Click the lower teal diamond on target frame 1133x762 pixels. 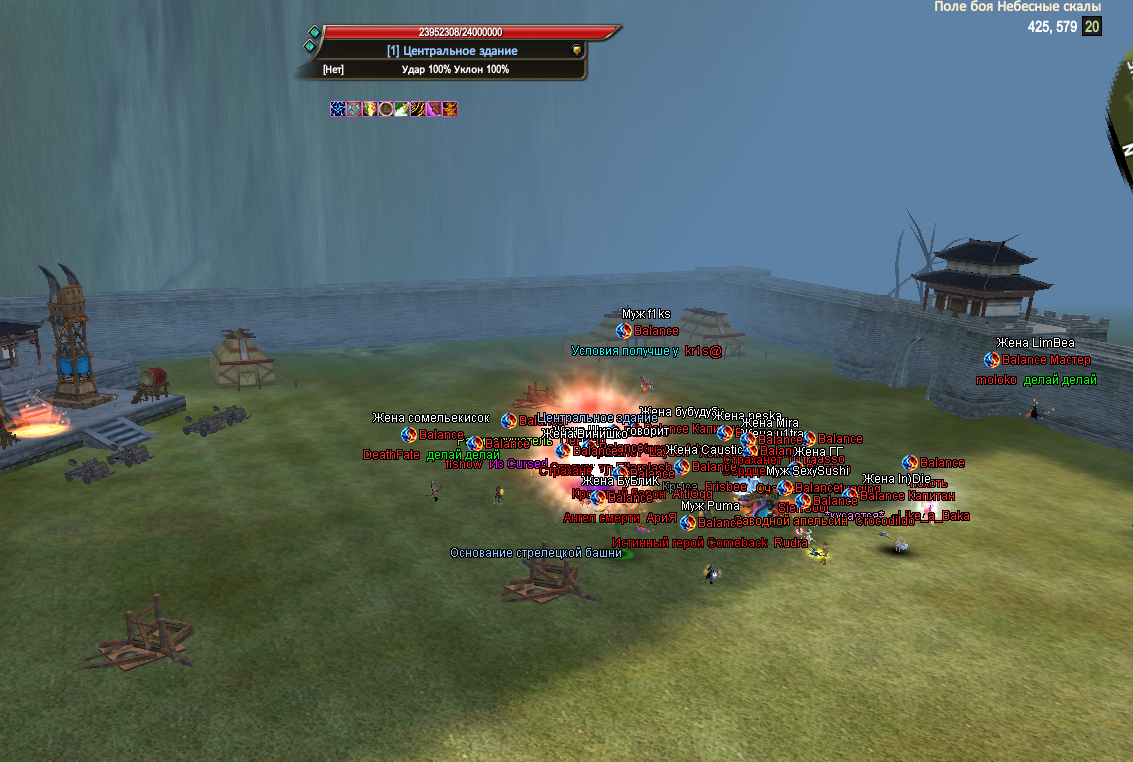[310, 46]
